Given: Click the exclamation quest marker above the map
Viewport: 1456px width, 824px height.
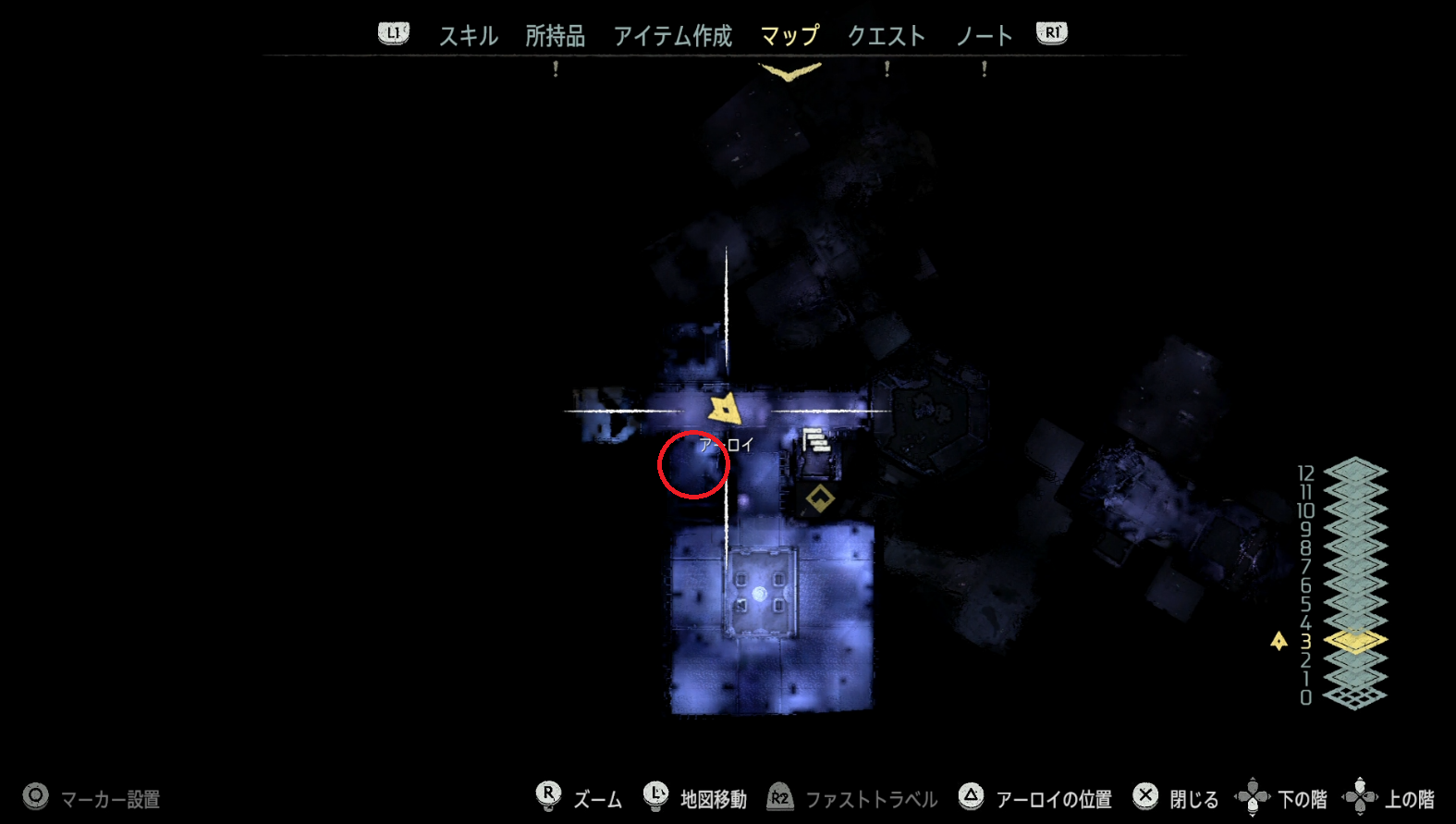Looking at the screenshot, I should click(555, 69).
